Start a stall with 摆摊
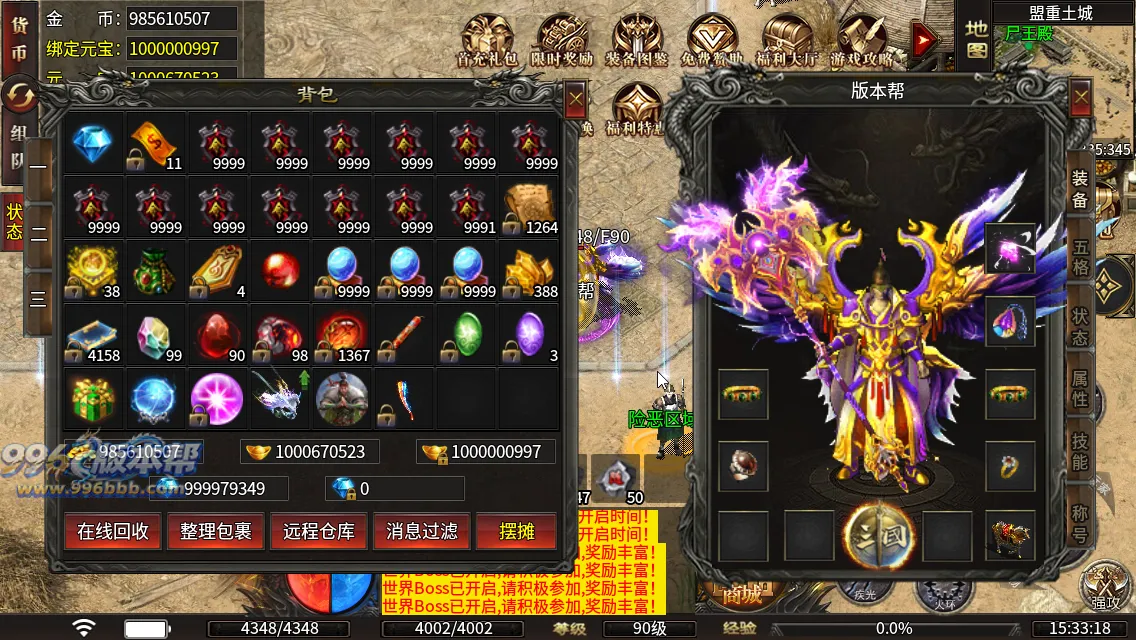 (517, 532)
